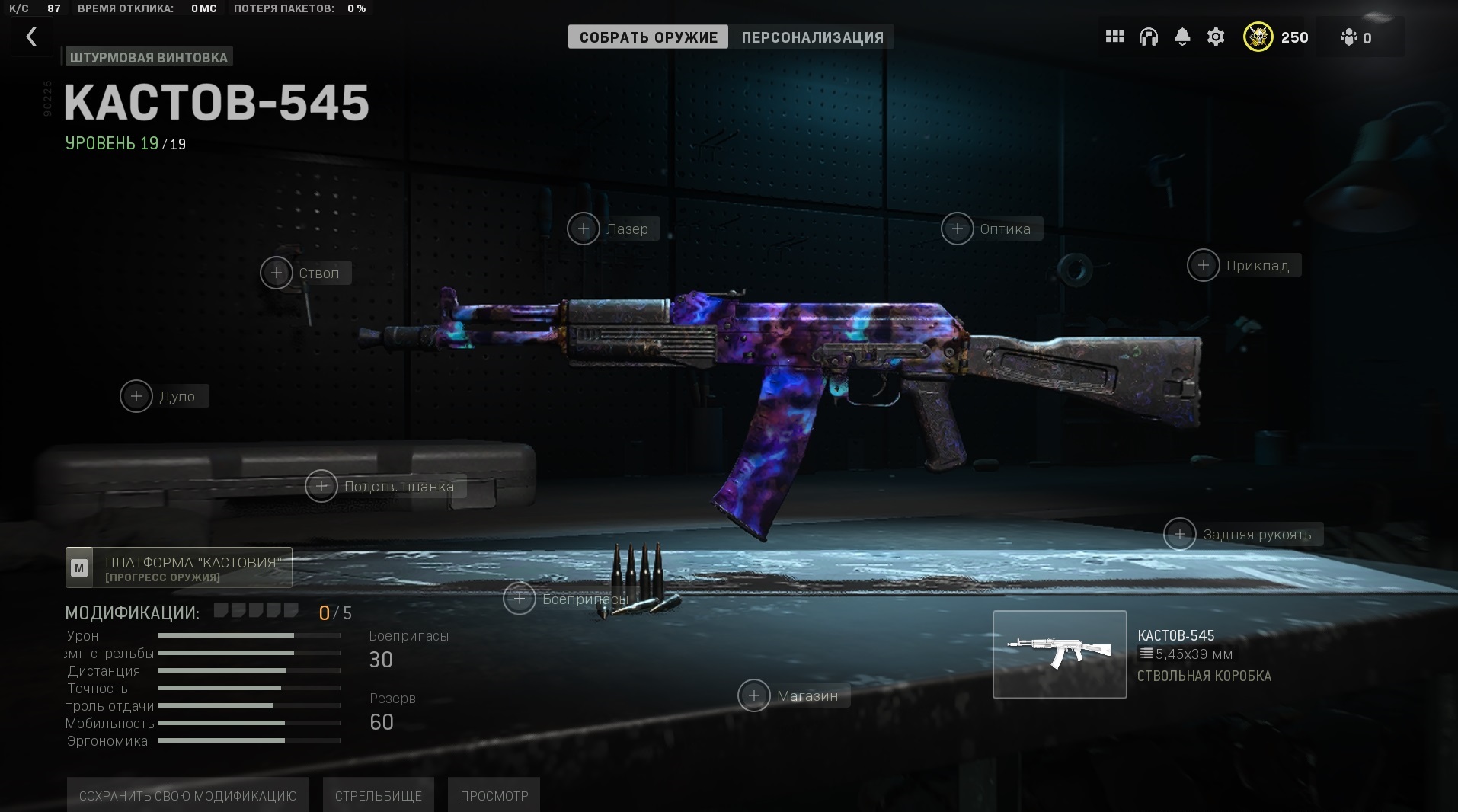Choose the Боеприпасы attachment slot
This screenshot has height=812, width=1458.
click(520, 599)
